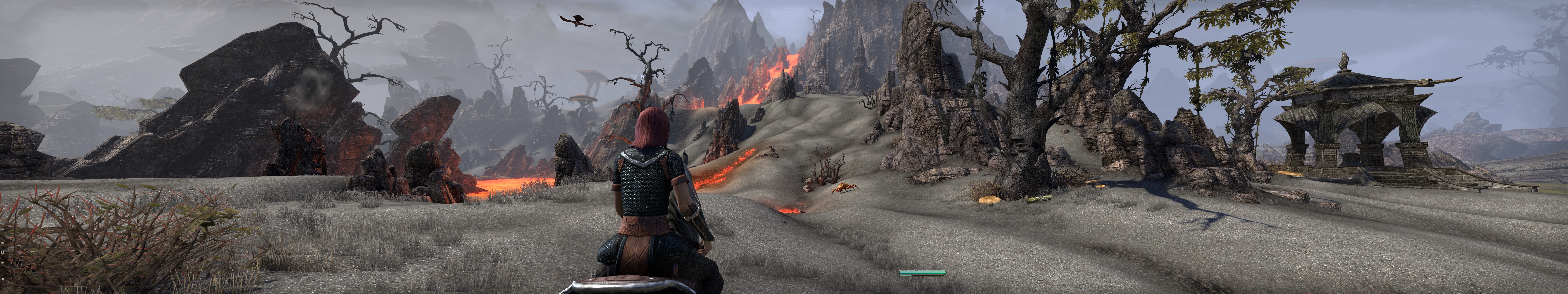The height and width of the screenshot is (294, 1568).
Task: Open the mail envelope icon
Action: point(2,243)
